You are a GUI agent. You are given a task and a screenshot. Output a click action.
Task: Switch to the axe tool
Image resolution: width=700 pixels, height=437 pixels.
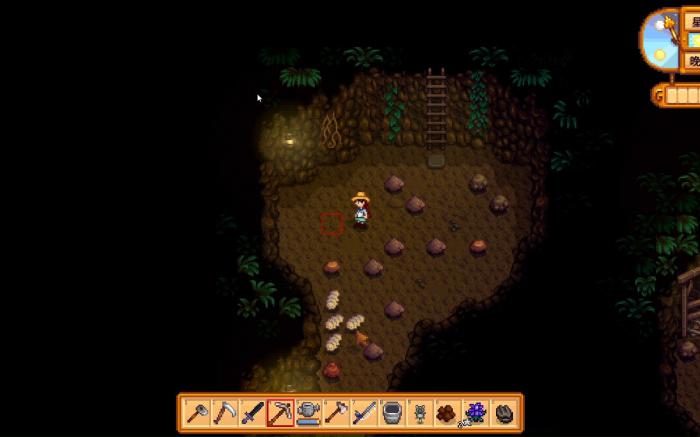tap(337, 412)
